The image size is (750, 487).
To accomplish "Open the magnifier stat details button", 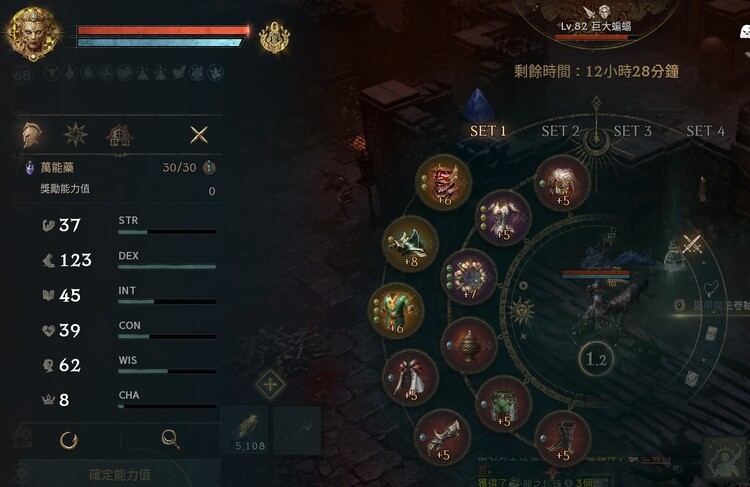I will [x=170, y=438].
